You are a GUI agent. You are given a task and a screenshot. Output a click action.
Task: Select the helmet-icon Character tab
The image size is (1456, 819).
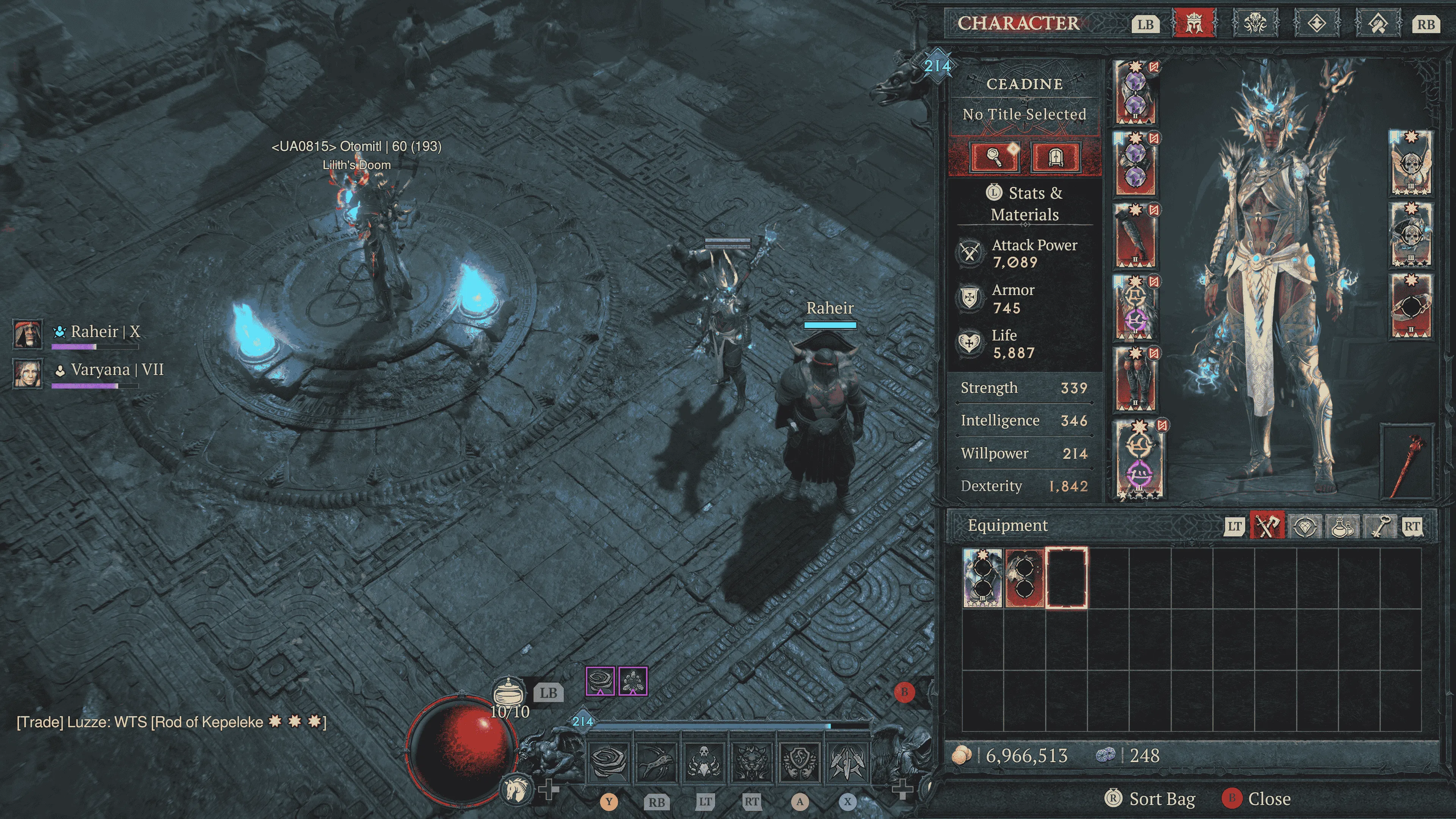pyautogui.click(x=1193, y=24)
